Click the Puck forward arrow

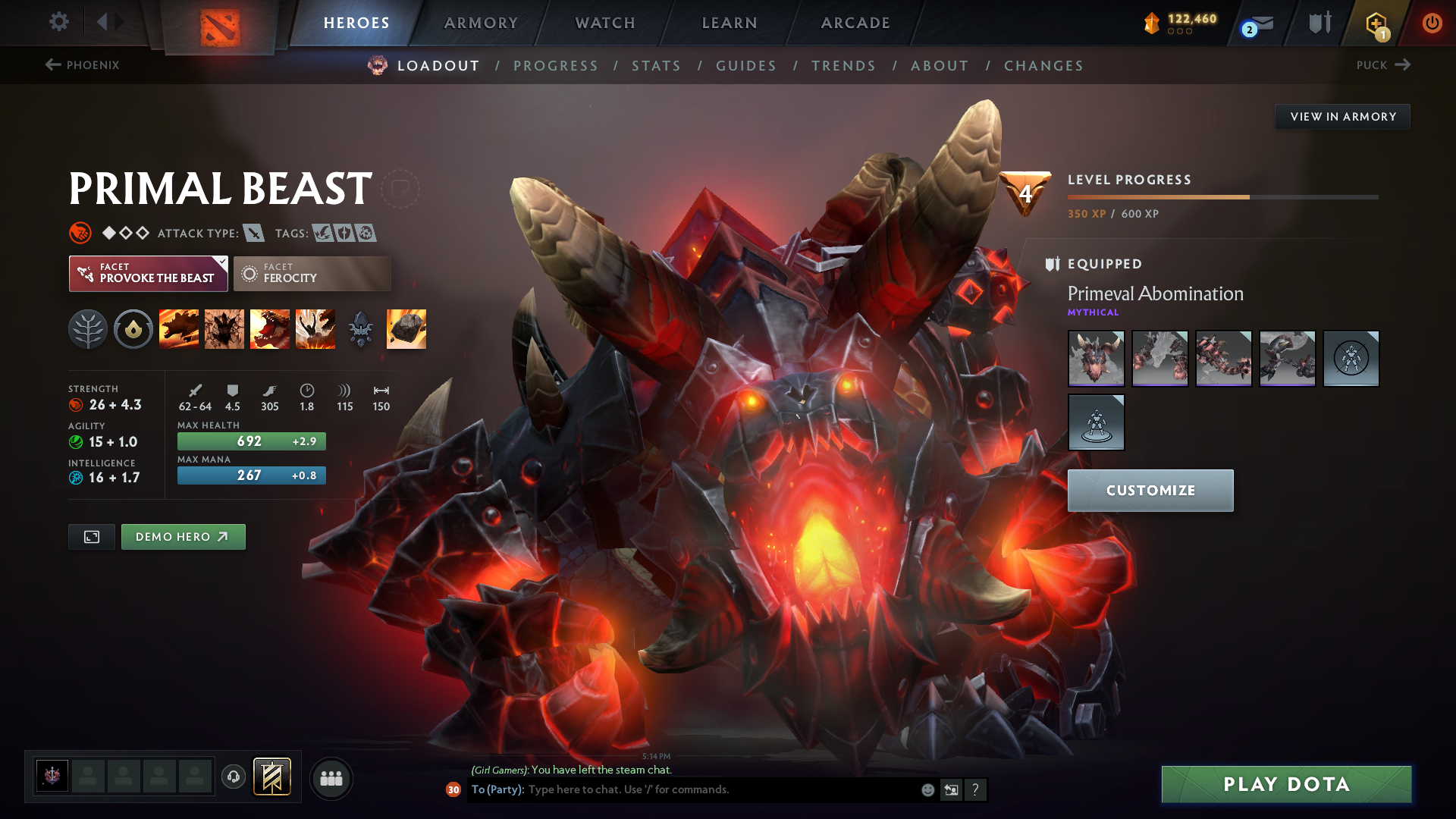(x=1404, y=65)
